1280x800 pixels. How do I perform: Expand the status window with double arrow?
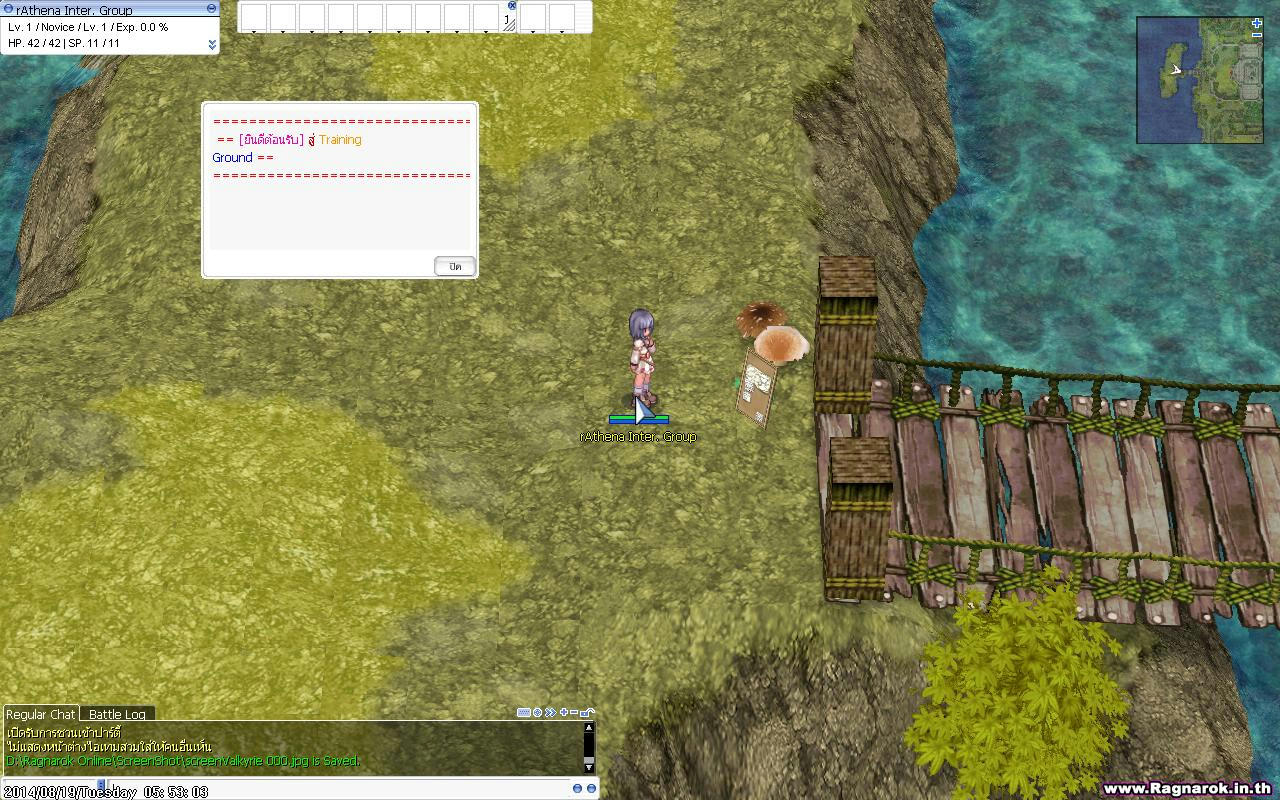tap(212, 44)
